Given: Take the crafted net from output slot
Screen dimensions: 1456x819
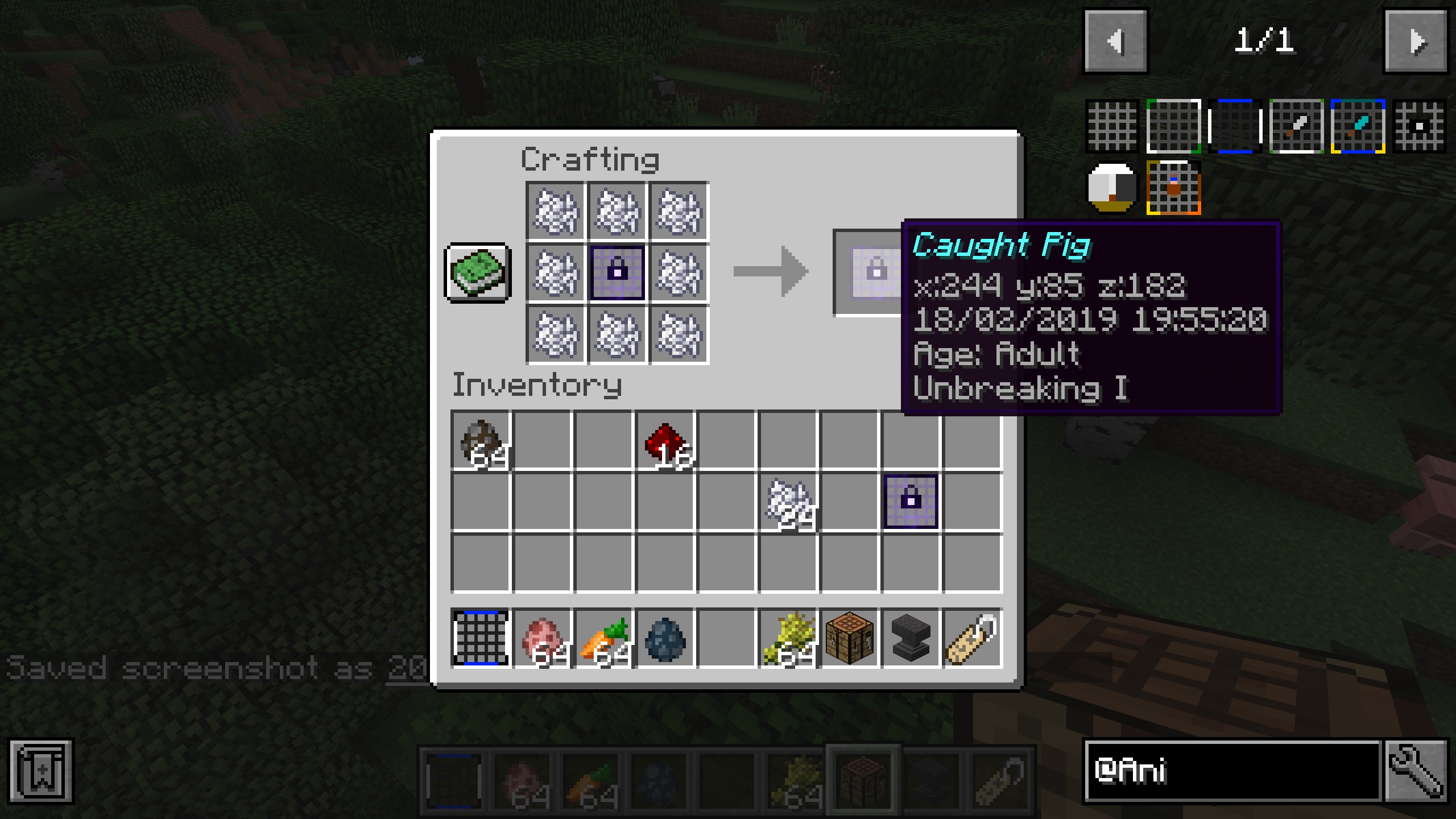Looking at the screenshot, I should (x=869, y=272).
